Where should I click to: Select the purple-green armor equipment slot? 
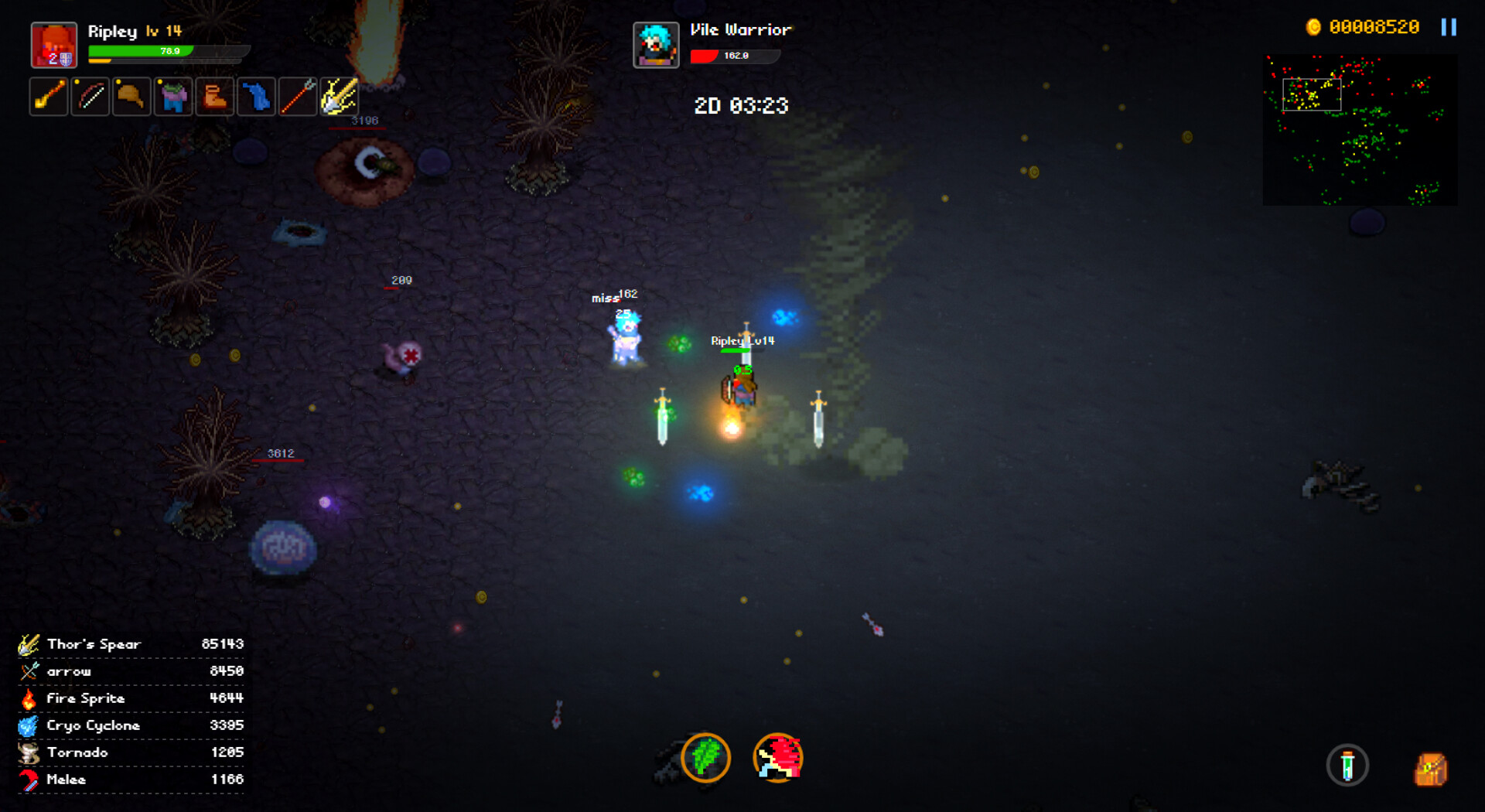pos(173,97)
